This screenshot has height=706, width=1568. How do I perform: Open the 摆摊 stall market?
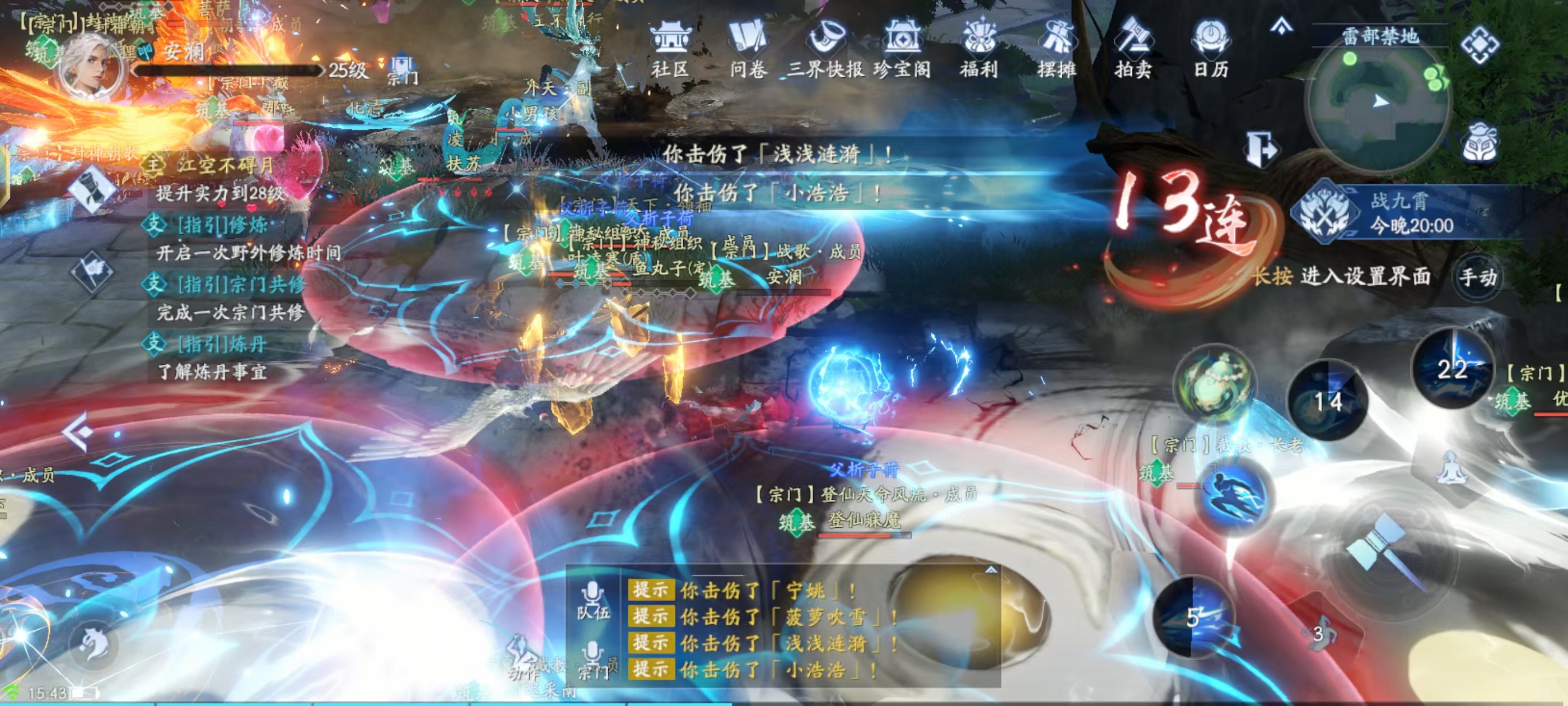point(1057,48)
